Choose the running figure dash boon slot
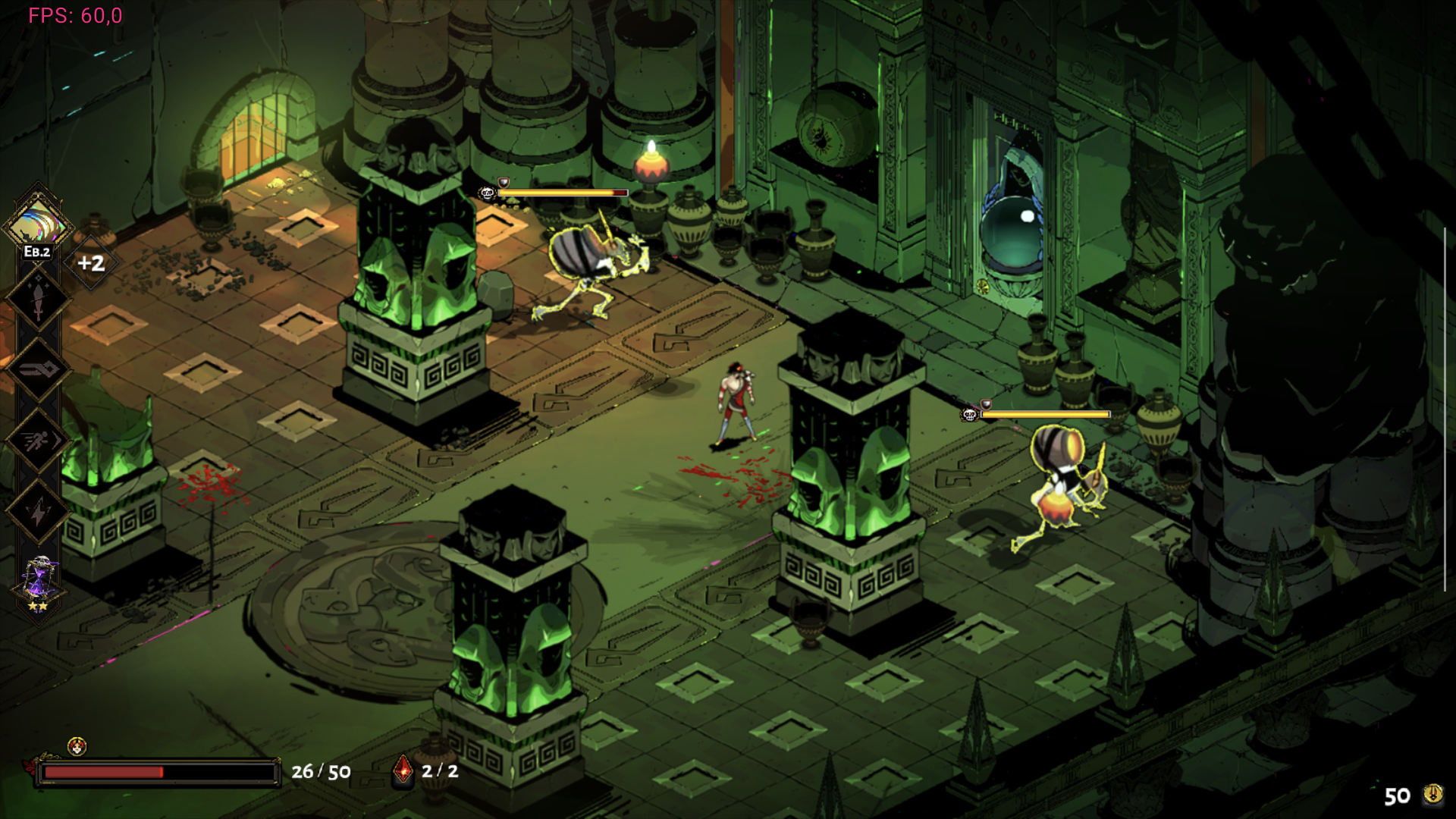 (38, 441)
